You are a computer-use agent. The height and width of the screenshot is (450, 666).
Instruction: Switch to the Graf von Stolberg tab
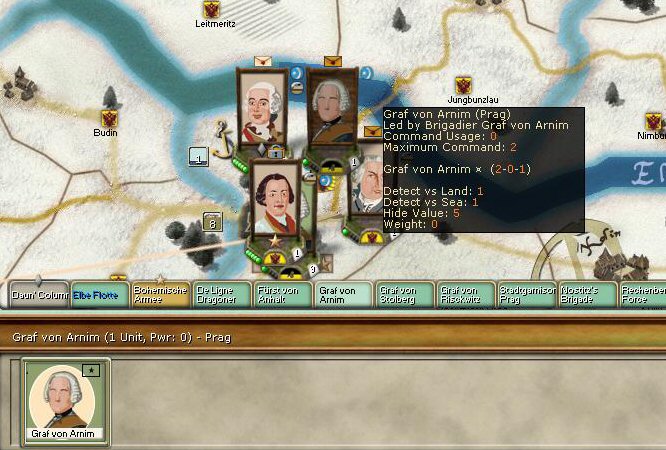pyautogui.click(x=404, y=294)
